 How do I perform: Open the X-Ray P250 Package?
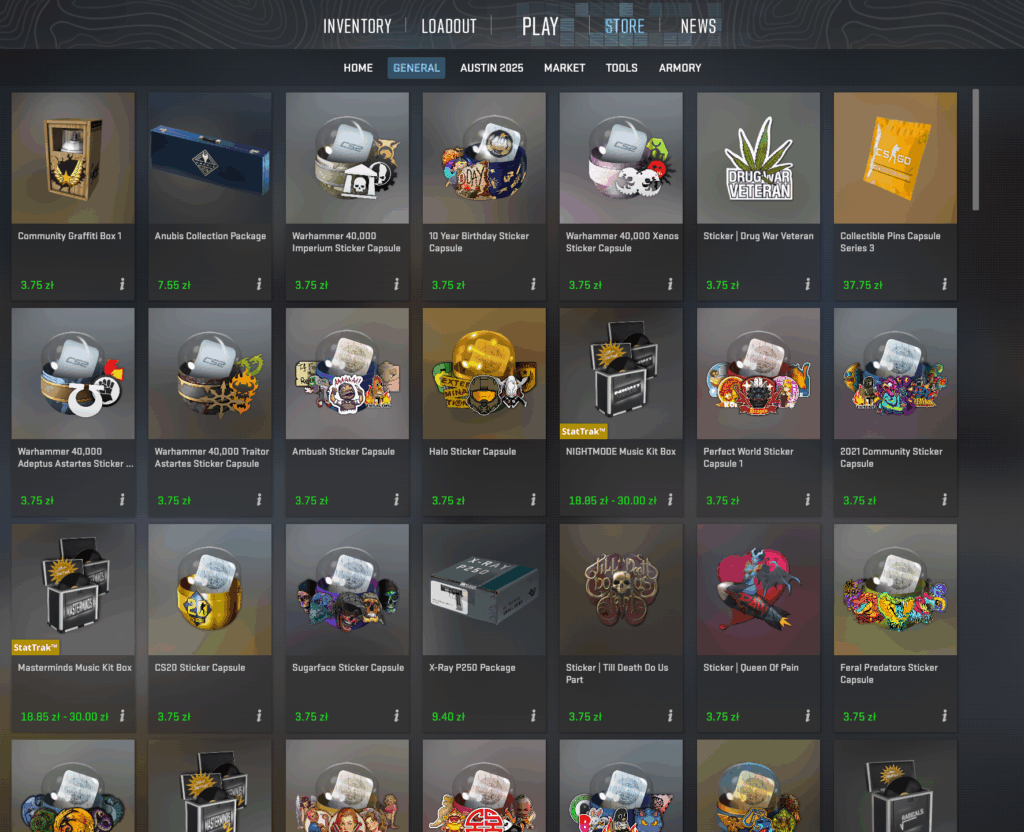[x=484, y=589]
